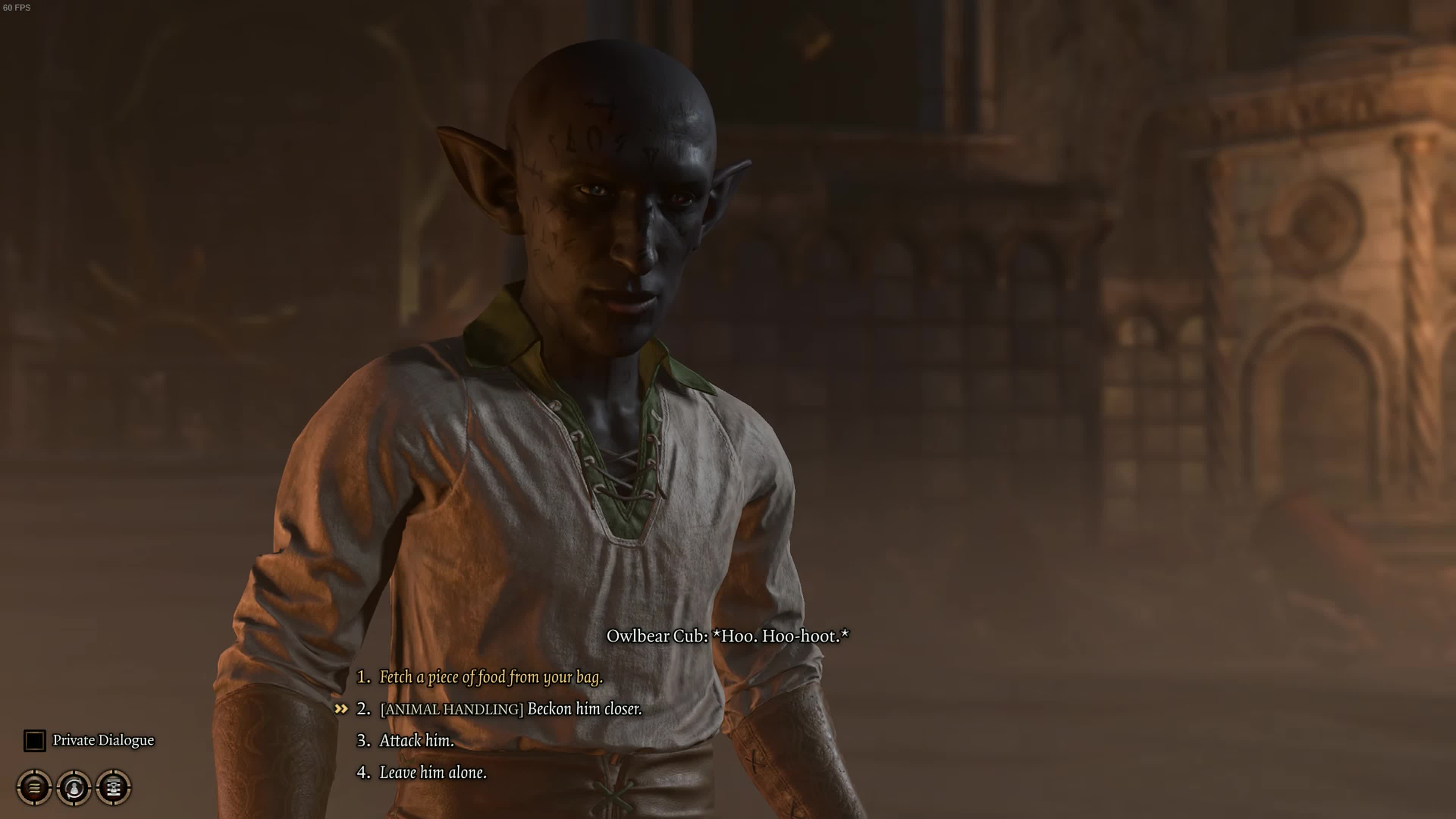This screenshot has height=819, width=1456.
Task: Click the character swap icon with circular arrows
Action: (74, 787)
